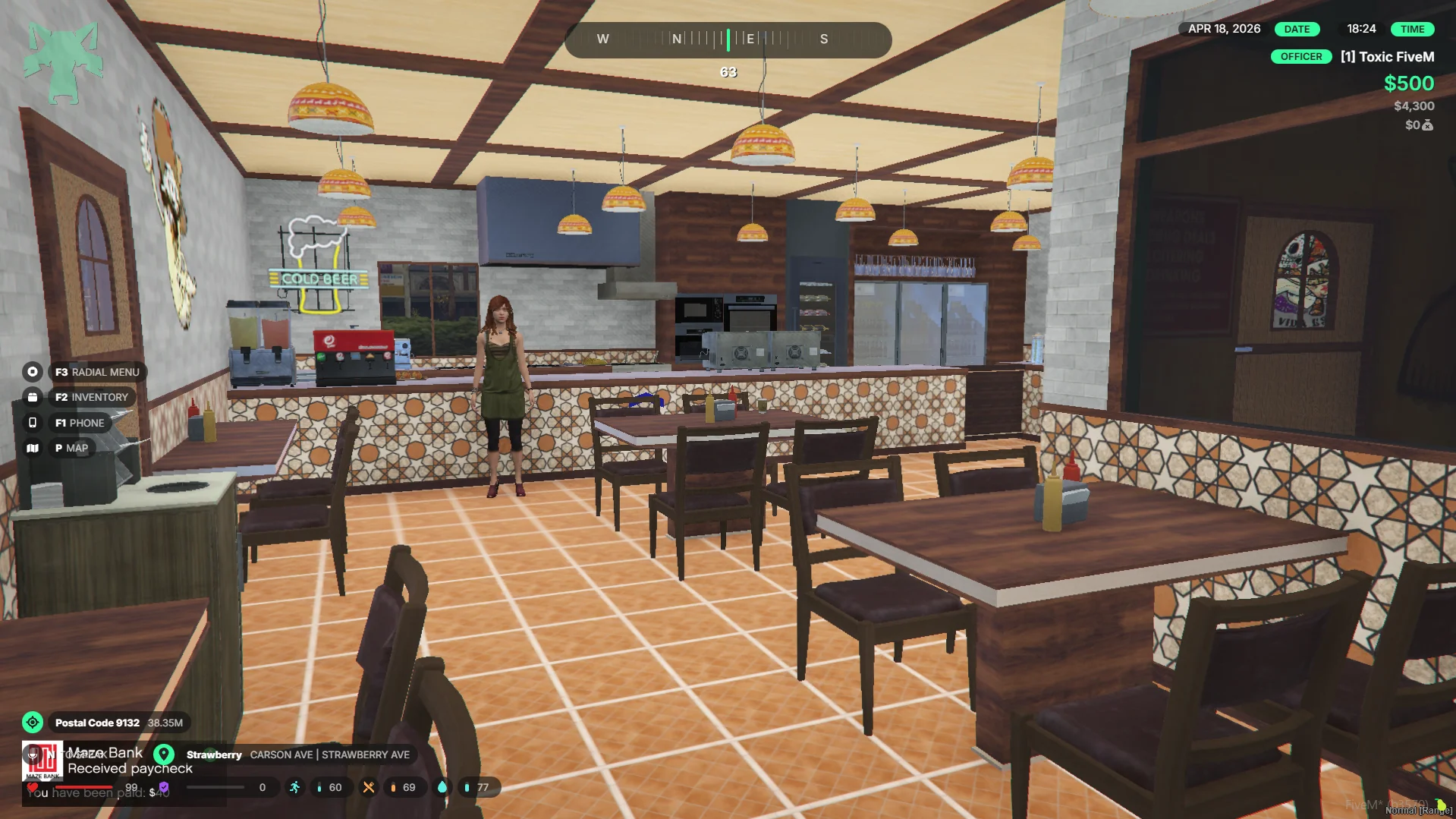Open the phone icon
Screen dimensions: 1456x819
coord(32,423)
